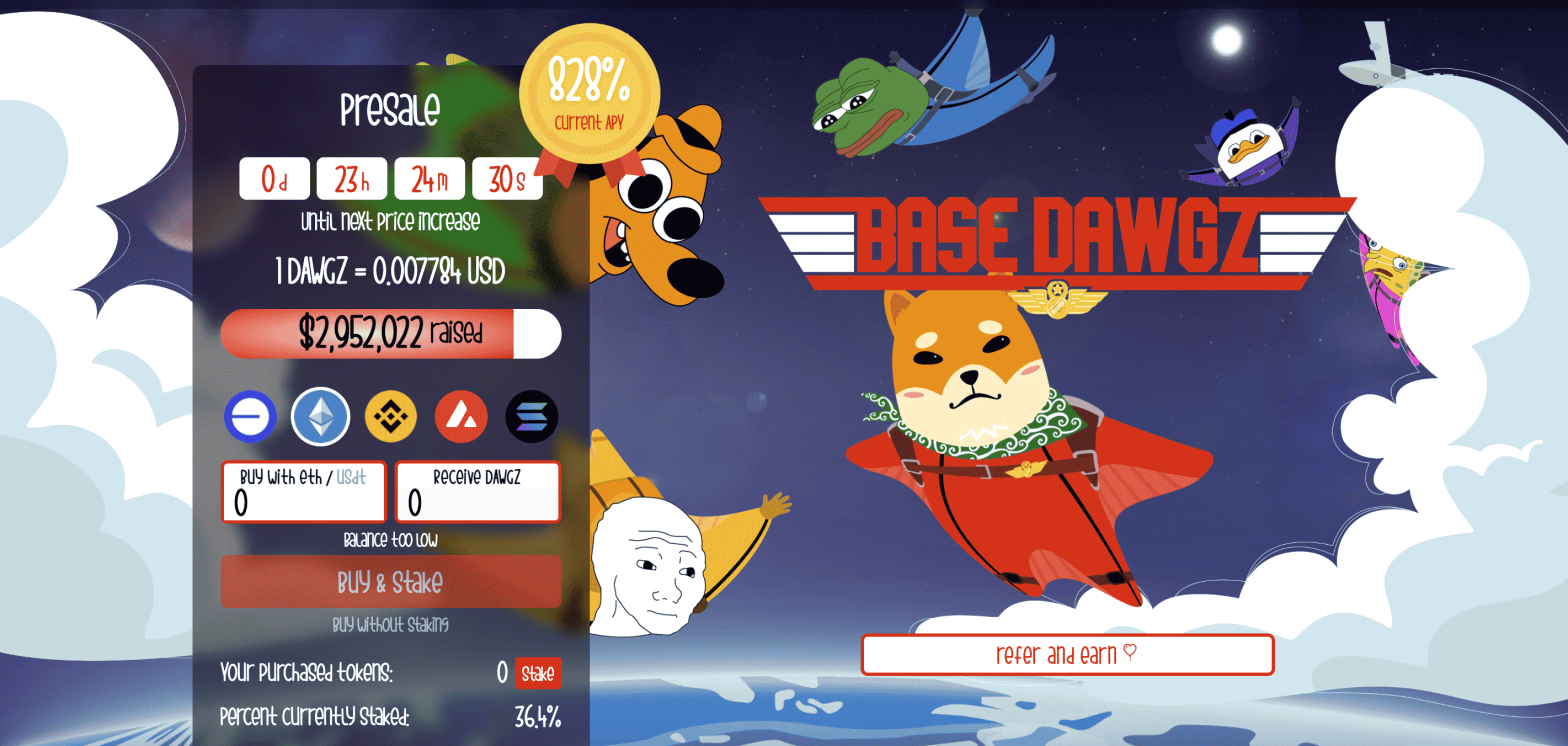The image size is (1568, 746).
Task: Select the Solana network icon
Action: [x=531, y=416]
